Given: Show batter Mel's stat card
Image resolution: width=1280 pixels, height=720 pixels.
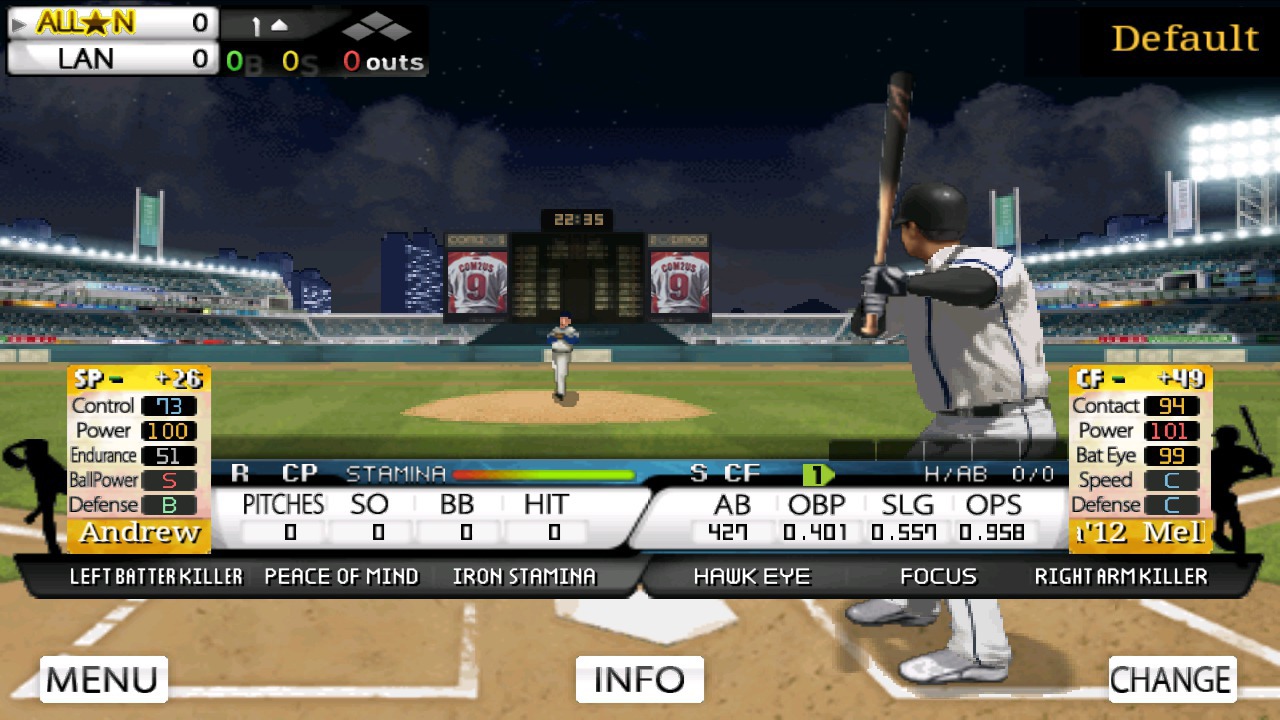Looking at the screenshot, I should point(1141,459).
